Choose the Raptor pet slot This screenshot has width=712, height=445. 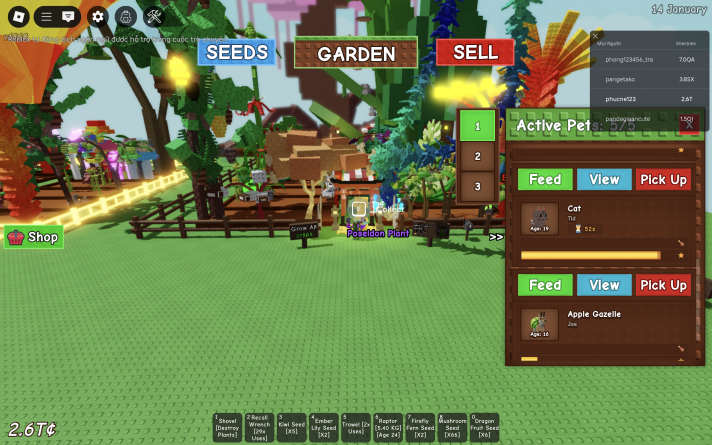coord(388,427)
